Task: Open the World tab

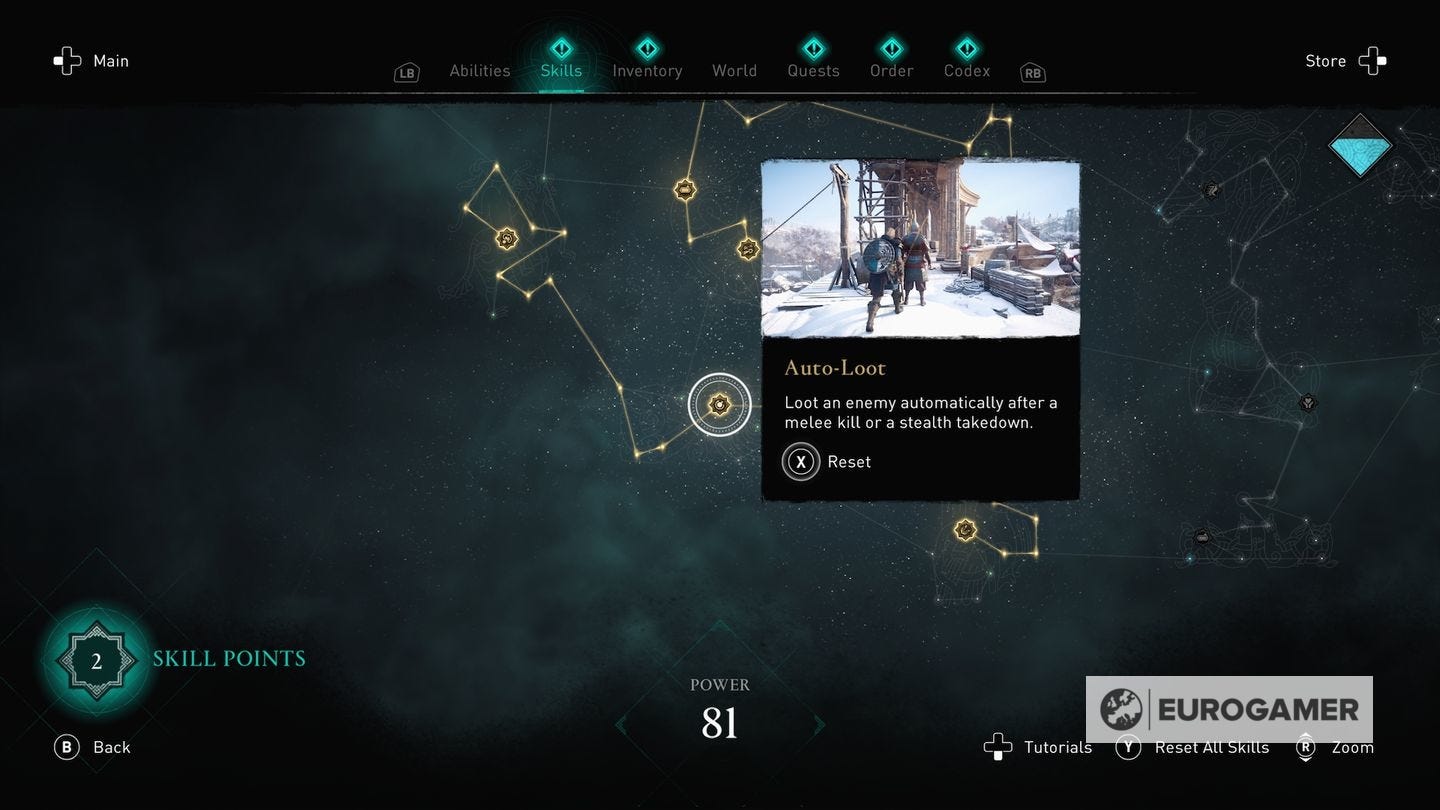Action: click(x=734, y=70)
